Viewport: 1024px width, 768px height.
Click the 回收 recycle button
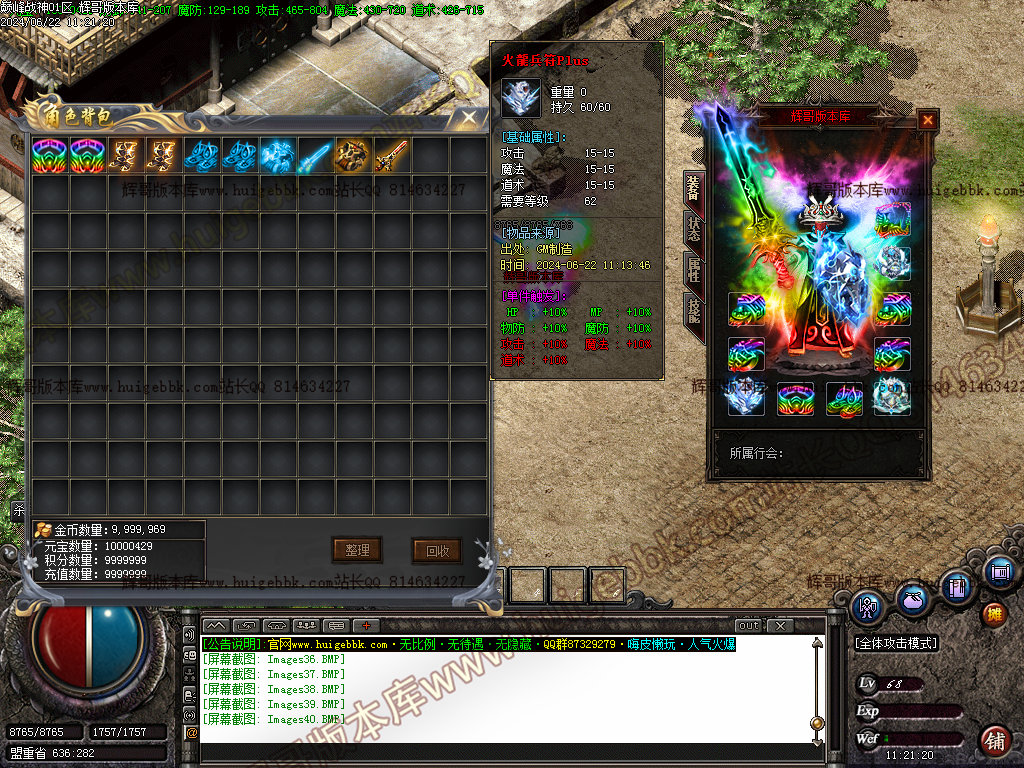tap(437, 550)
